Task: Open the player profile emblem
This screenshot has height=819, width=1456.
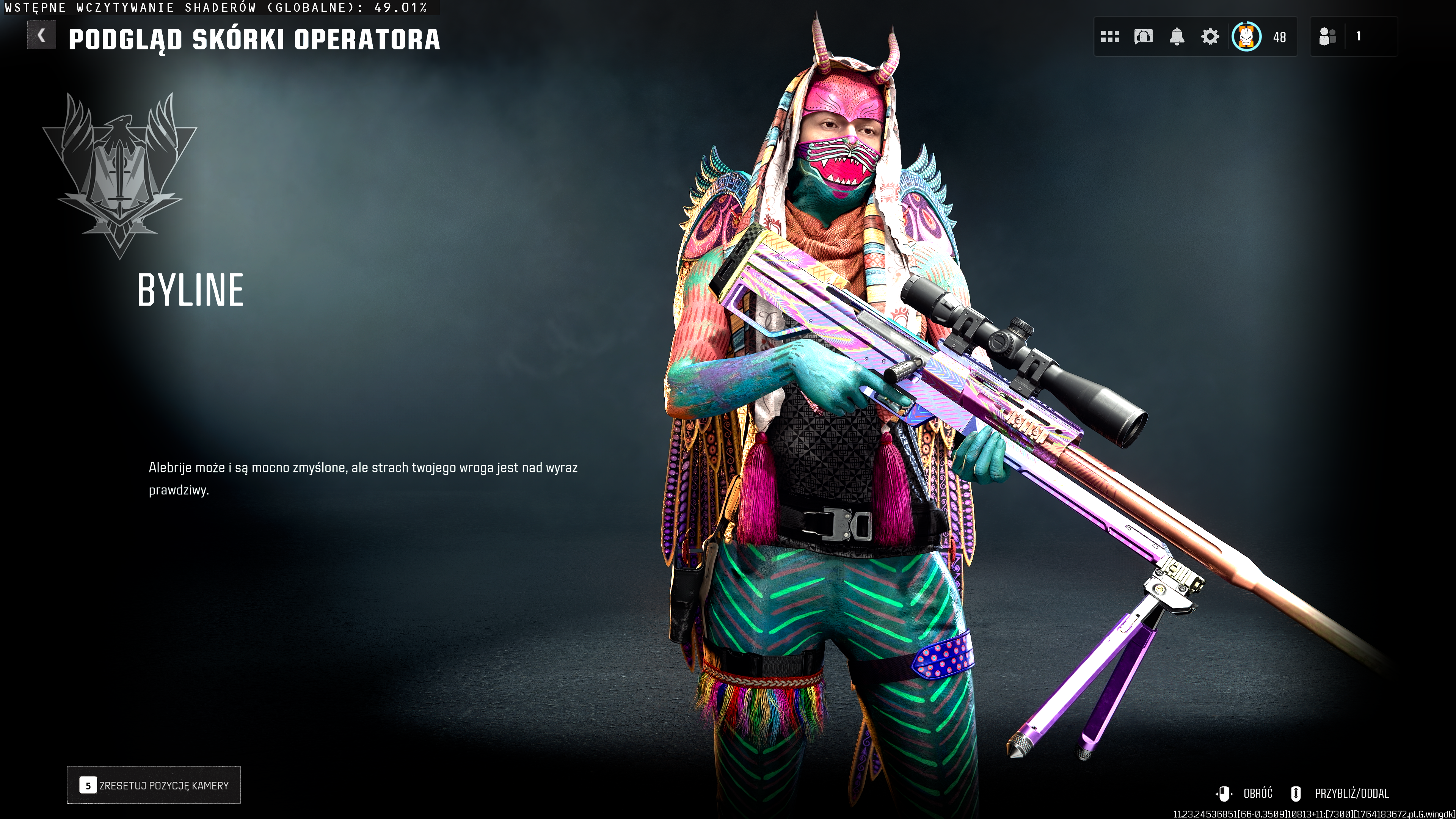Action: [1246, 37]
